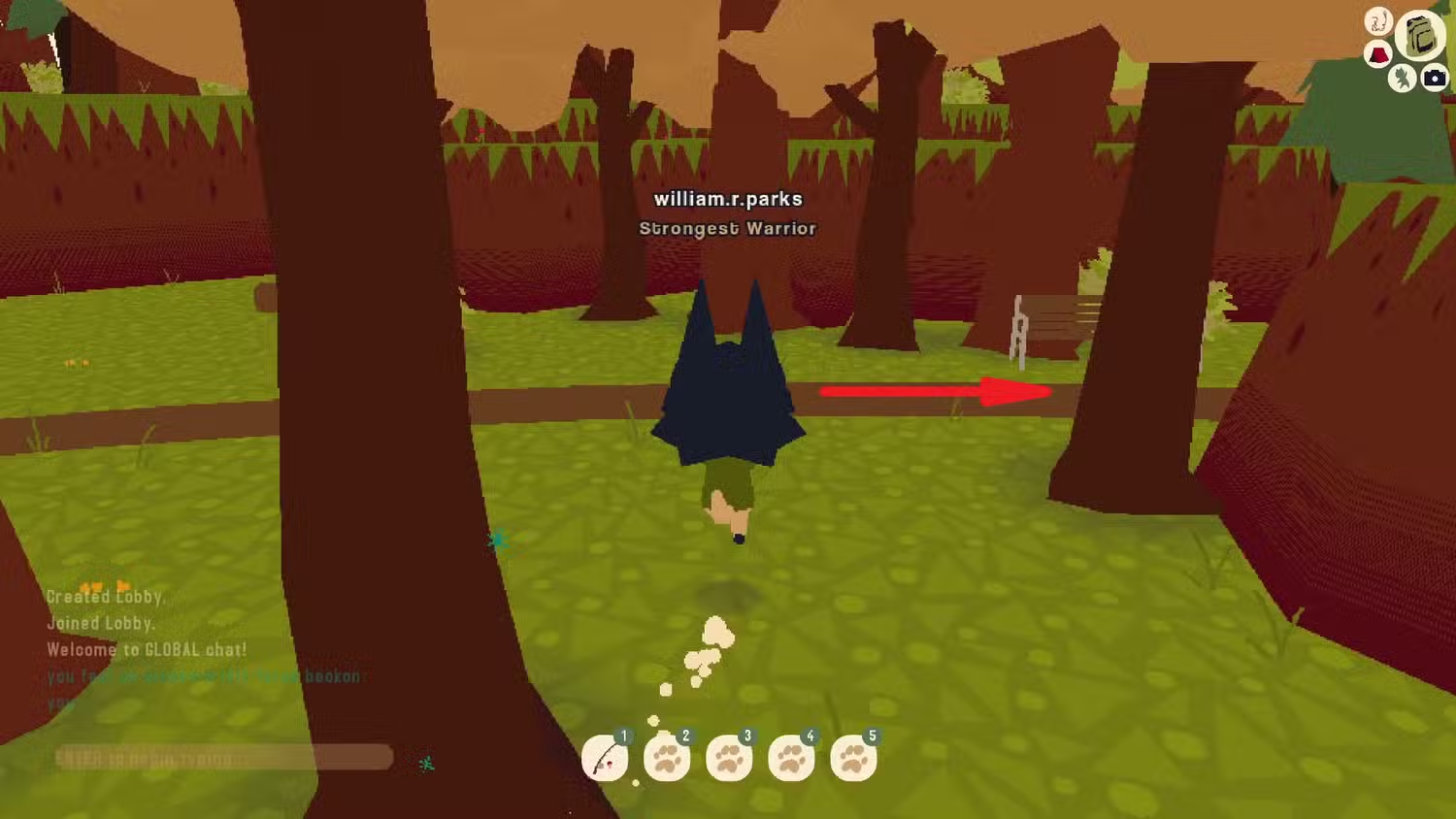1456x819 pixels.
Task: Open the running character icon menu
Action: (1402, 78)
